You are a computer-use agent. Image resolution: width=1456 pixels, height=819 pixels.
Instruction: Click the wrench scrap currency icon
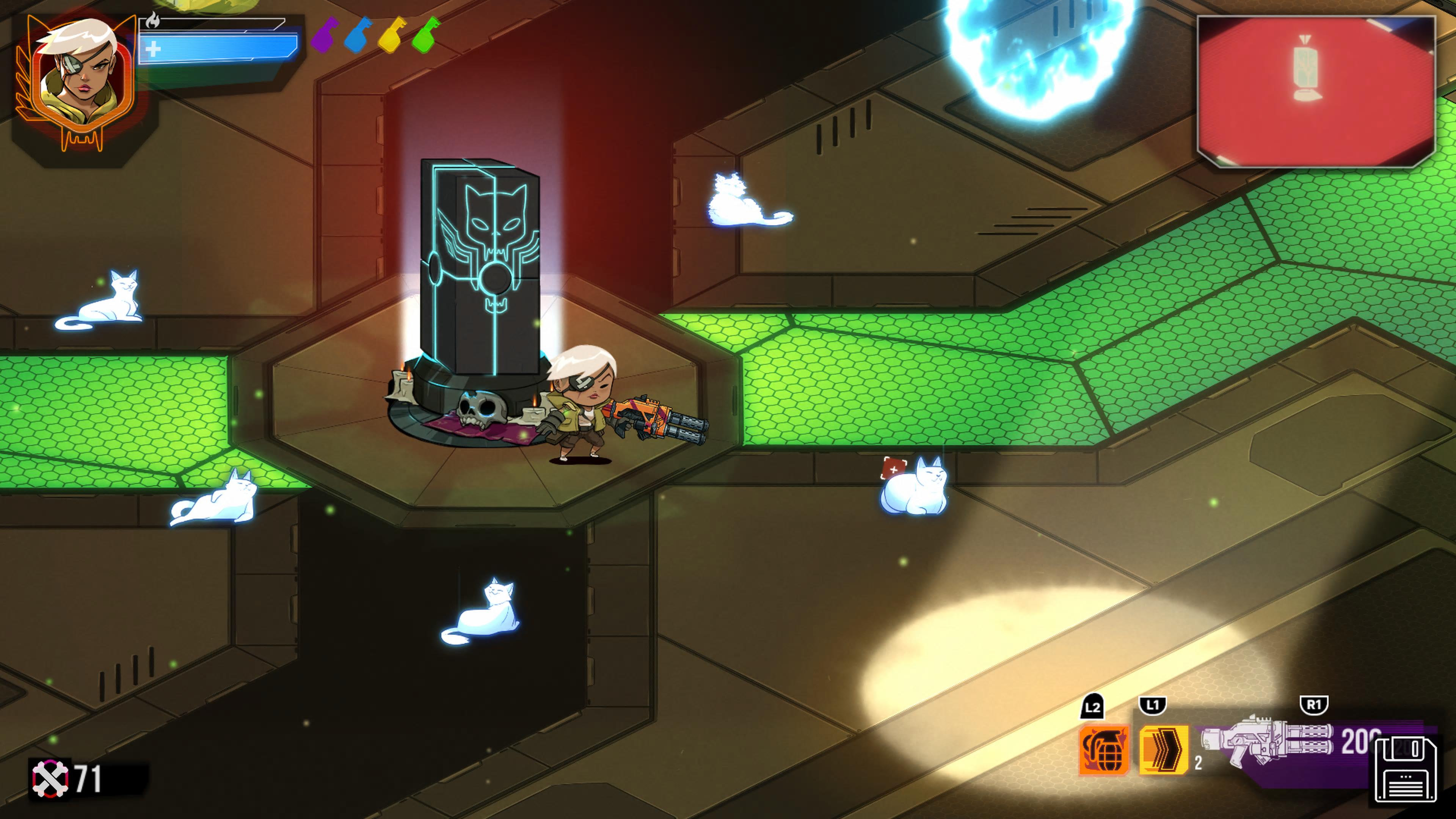coord(50,778)
